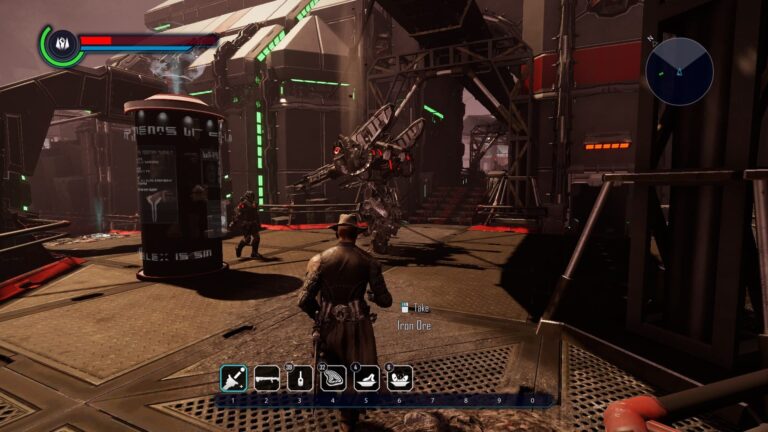
Task: Select the food bowl in slot six
Action: pyautogui.click(x=399, y=377)
